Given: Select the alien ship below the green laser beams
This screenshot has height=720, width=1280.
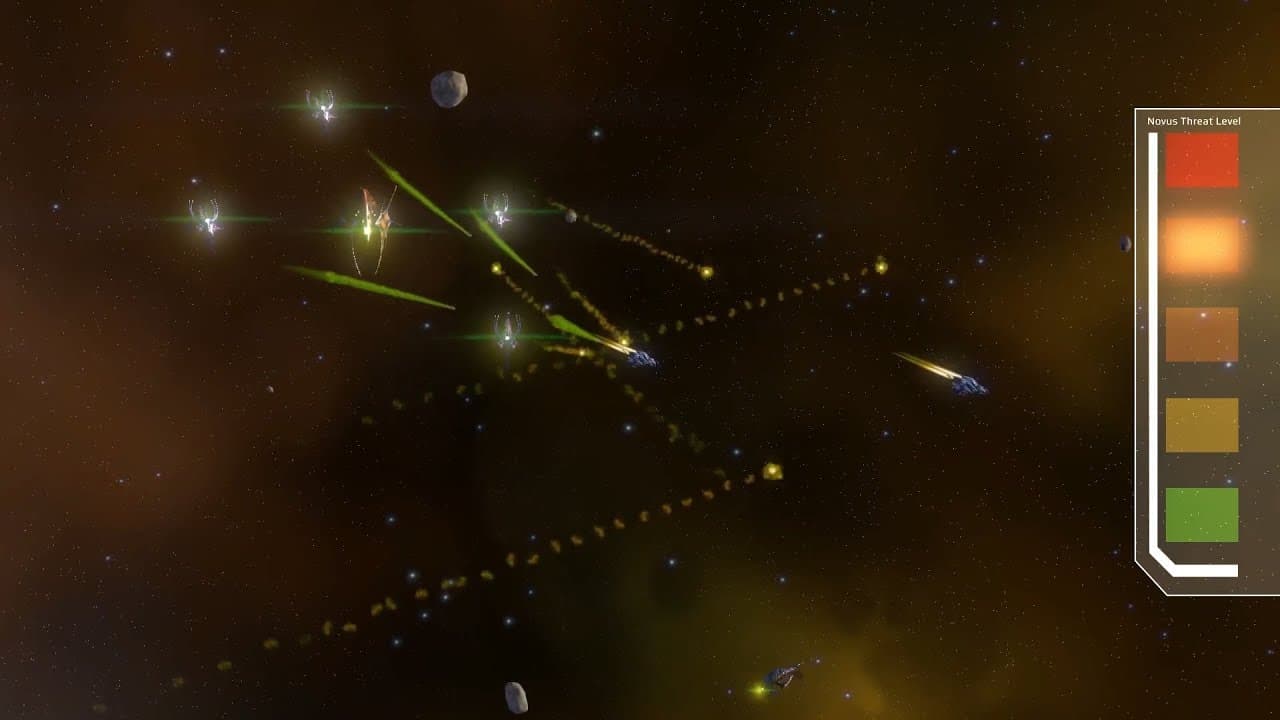Looking at the screenshot, I should pos(508,328).
